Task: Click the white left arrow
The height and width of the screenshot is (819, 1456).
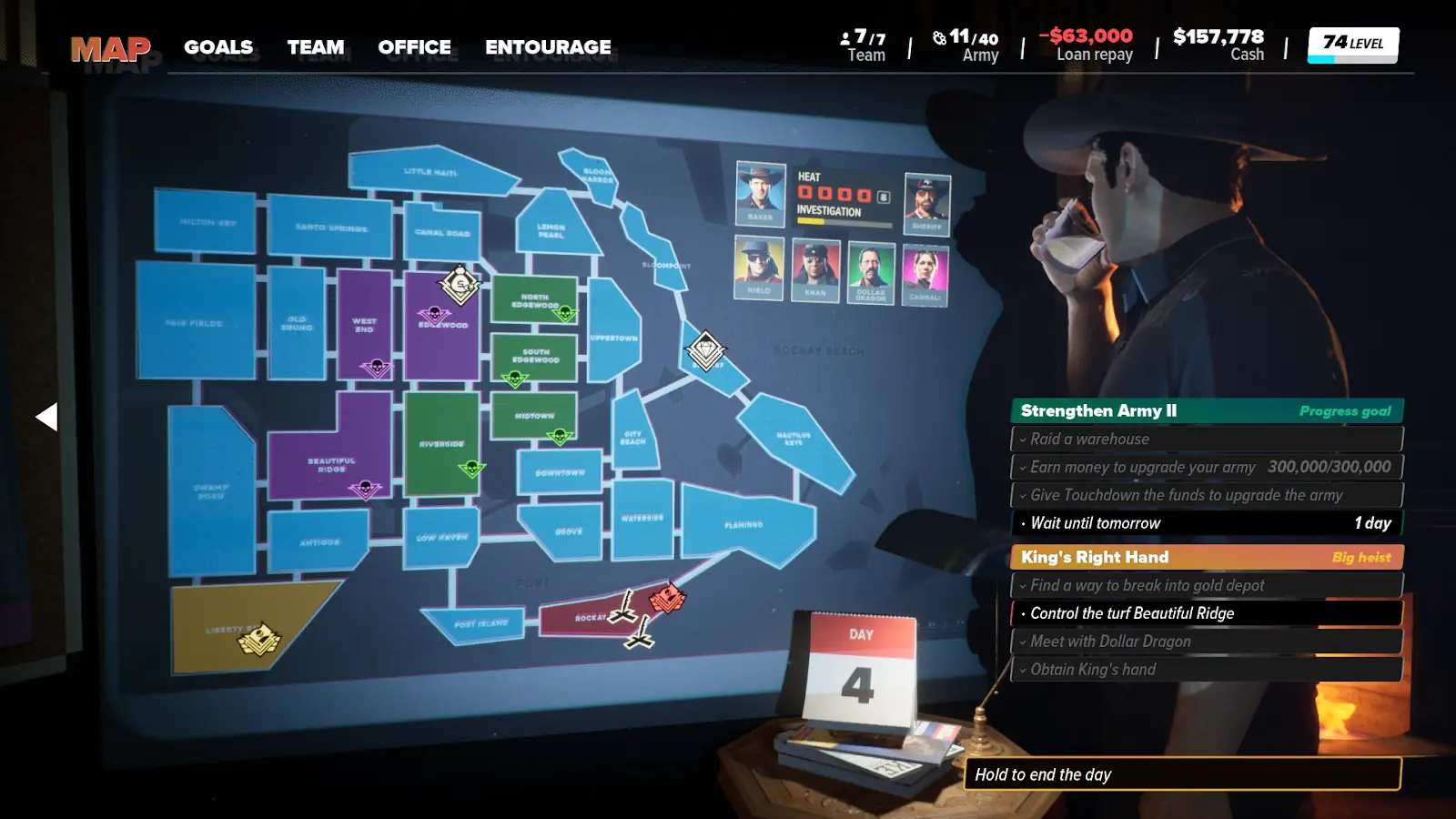Action: [x=46, y=417]
